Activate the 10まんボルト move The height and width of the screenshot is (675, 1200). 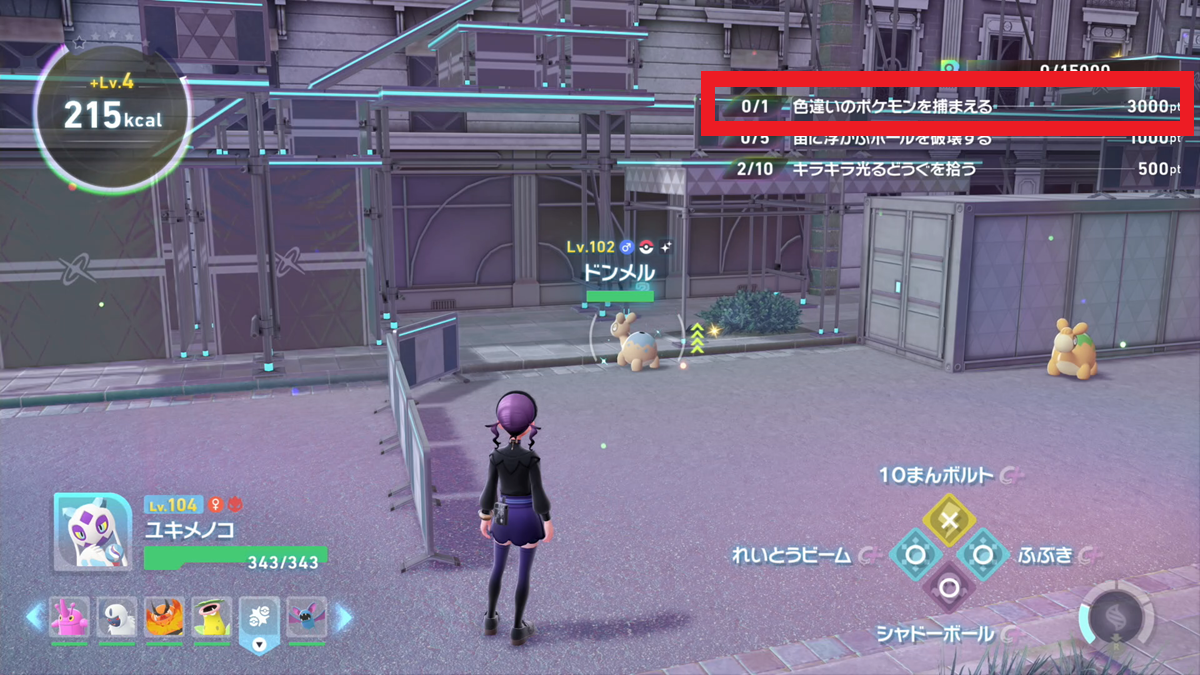[x=950, y=520]
